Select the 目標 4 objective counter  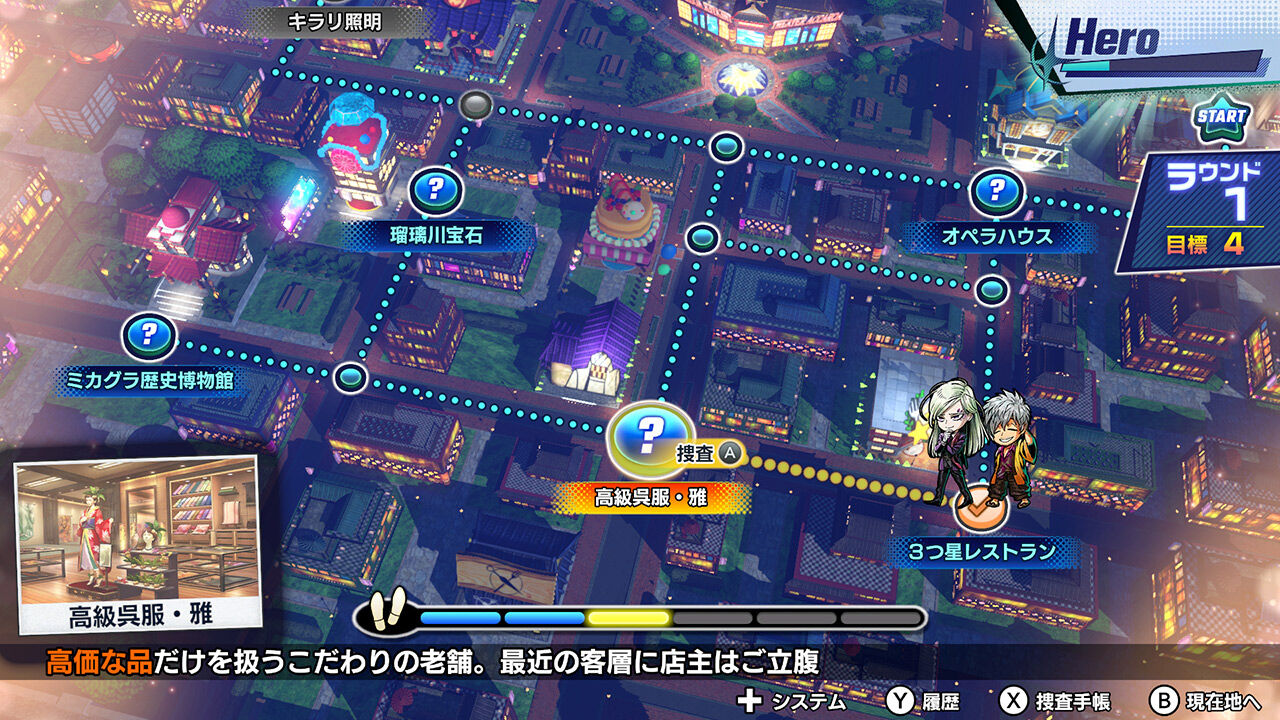pyautogui.click(x=1207, y=240)
